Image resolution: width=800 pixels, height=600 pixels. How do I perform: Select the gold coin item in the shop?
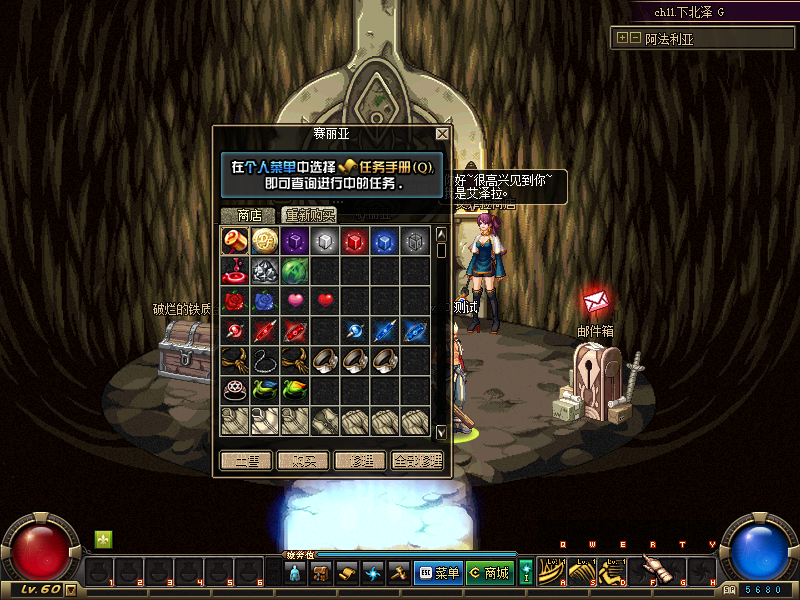(x=265, y=240)
